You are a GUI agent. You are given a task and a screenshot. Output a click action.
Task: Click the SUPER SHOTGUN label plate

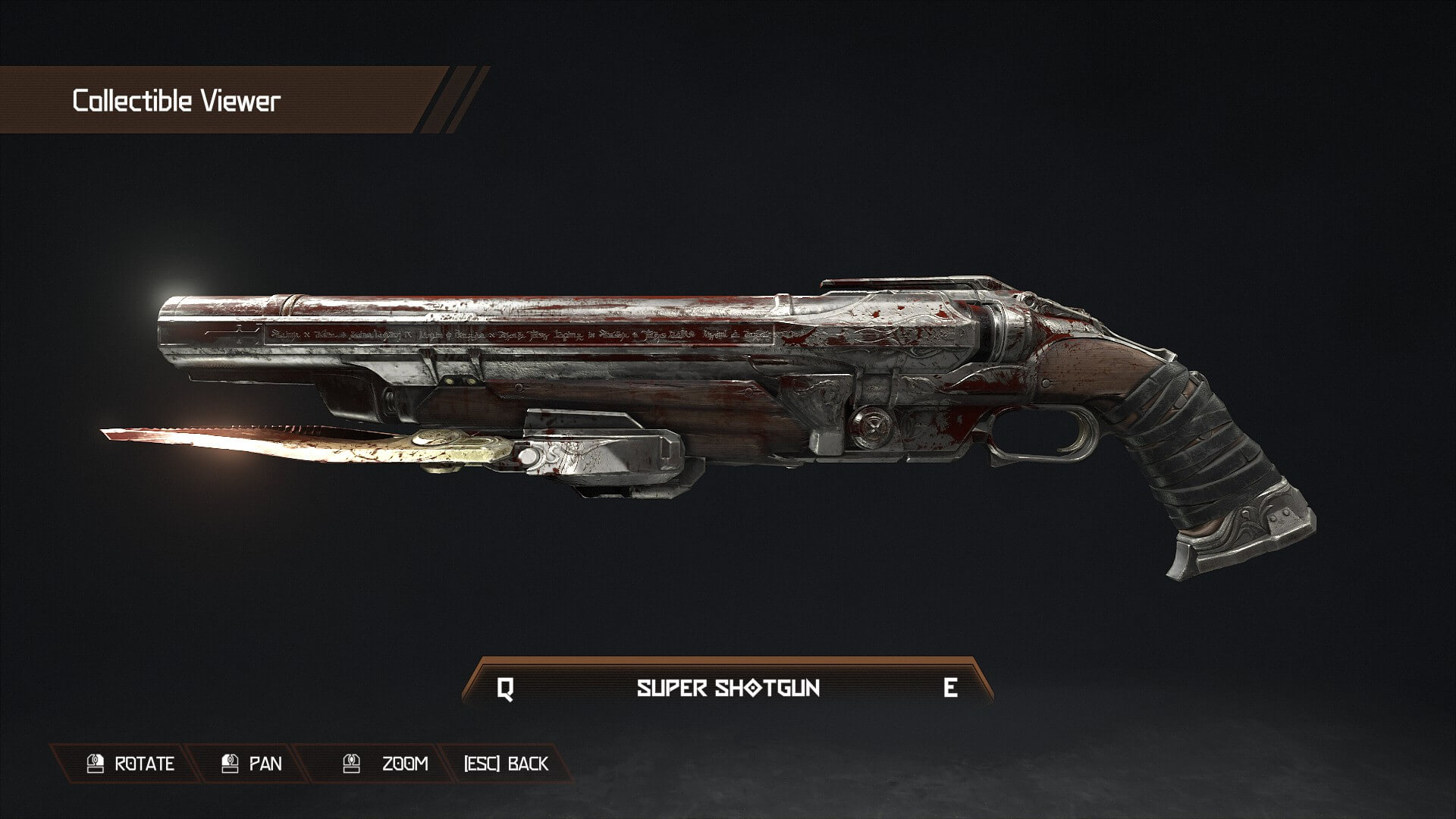click(728, 689)
